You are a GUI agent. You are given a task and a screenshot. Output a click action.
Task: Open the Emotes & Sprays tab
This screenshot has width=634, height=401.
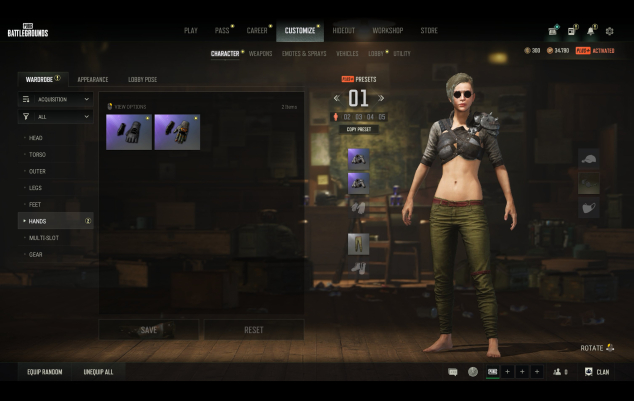[x=304, y=53]
